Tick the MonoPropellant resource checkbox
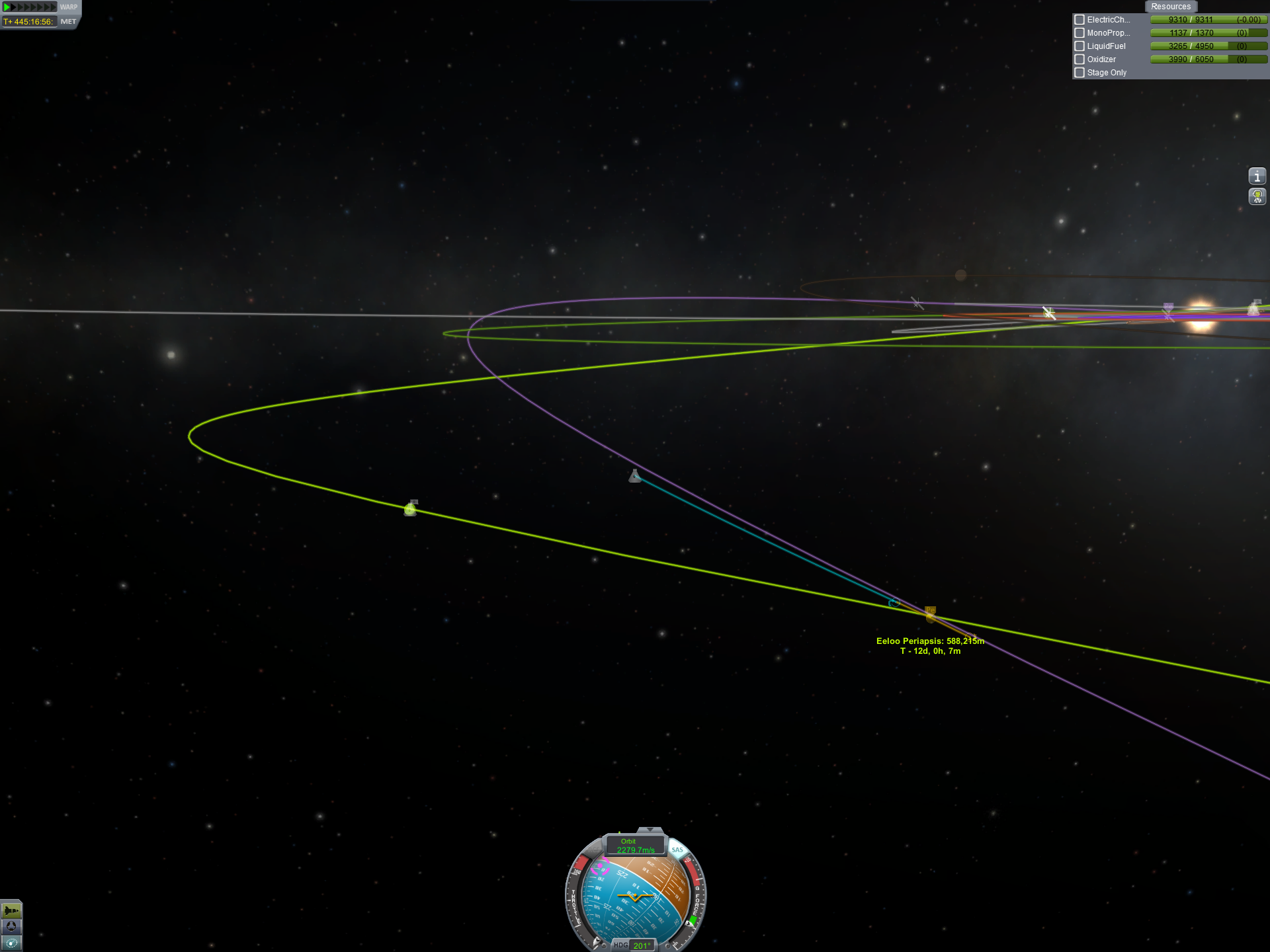Image resolution: width=1270 pixels, height=952 pixels. (1079, 33)
